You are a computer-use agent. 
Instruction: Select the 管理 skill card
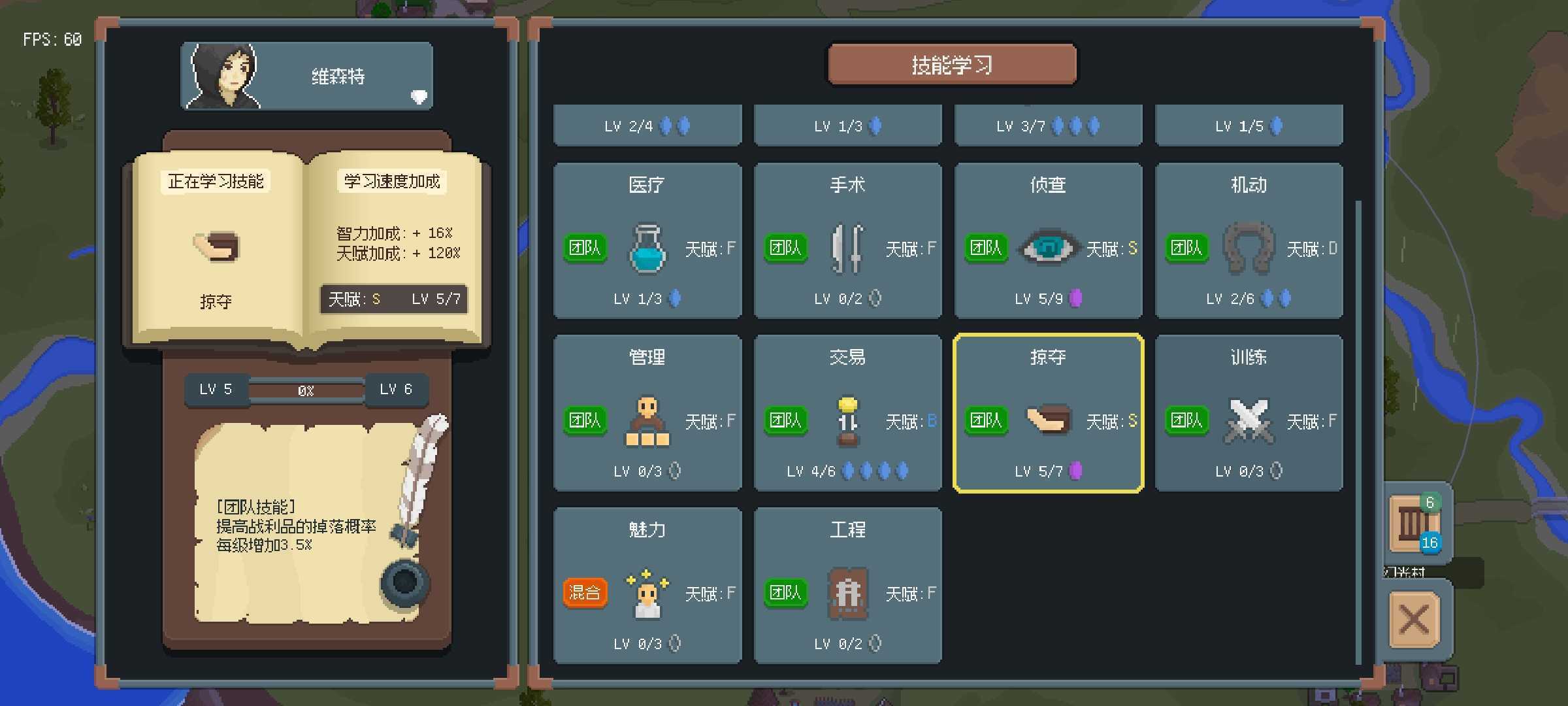coord(647,413)
